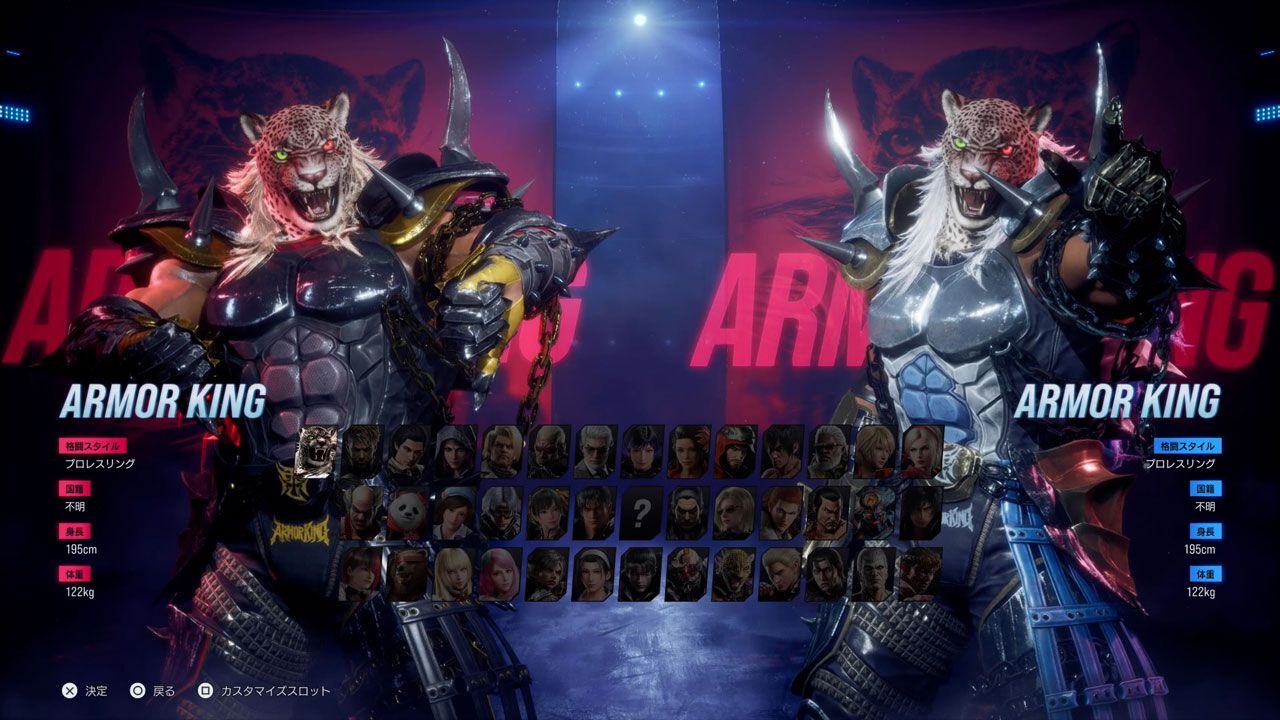This screenshot has height=720, width=1280.
Task: Select Nina's sunglasses portrait
Action: 732,512
